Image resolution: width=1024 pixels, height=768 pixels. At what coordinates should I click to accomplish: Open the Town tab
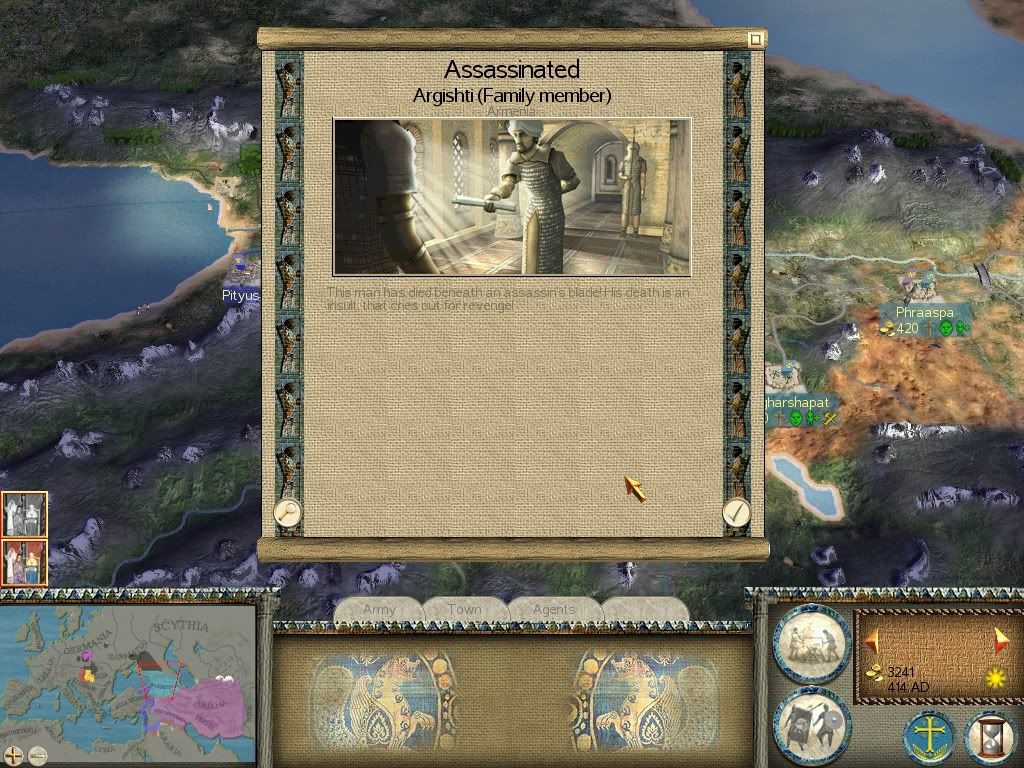[x=465, y=609]
